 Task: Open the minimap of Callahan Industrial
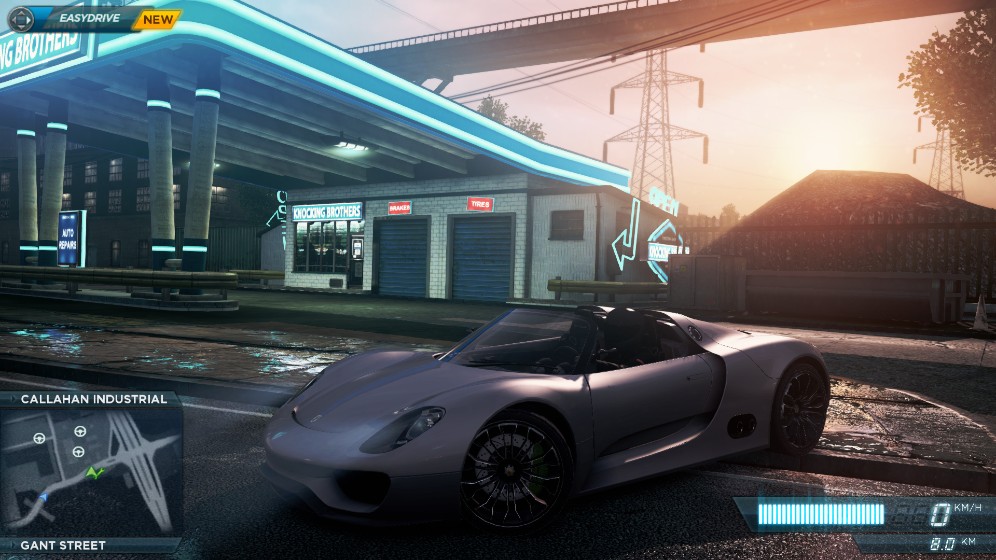(x=92, y=472)
